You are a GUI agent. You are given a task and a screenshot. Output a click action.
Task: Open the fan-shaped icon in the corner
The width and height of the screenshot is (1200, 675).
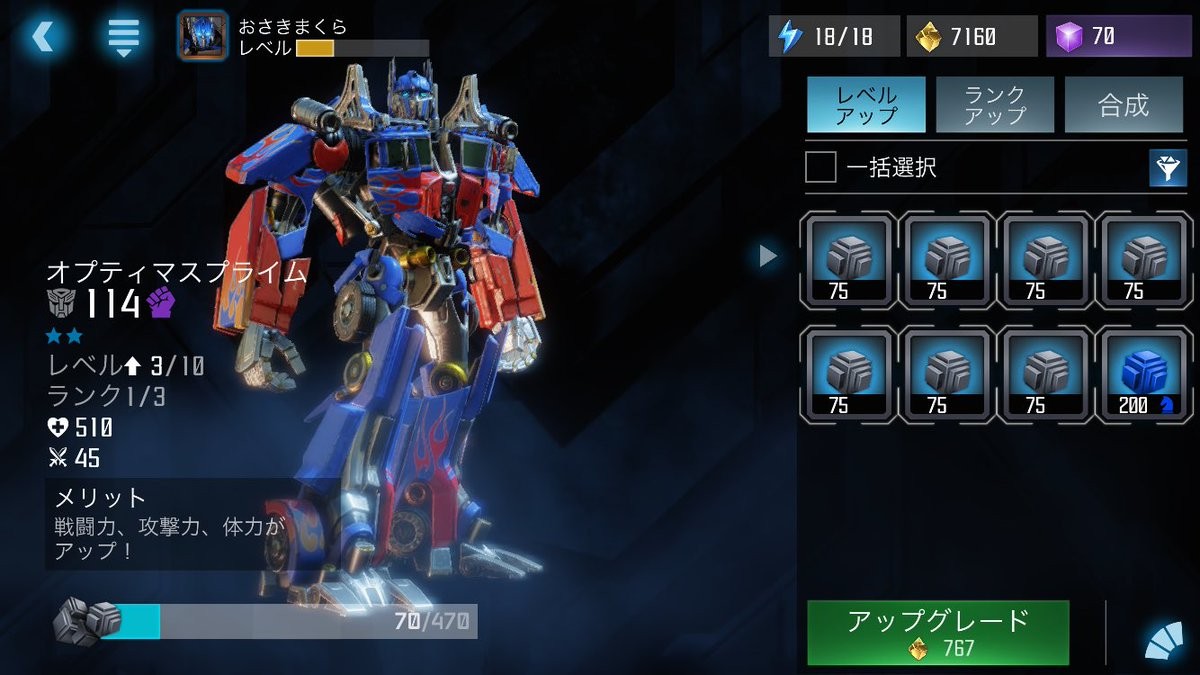(x=1164, y=641)
